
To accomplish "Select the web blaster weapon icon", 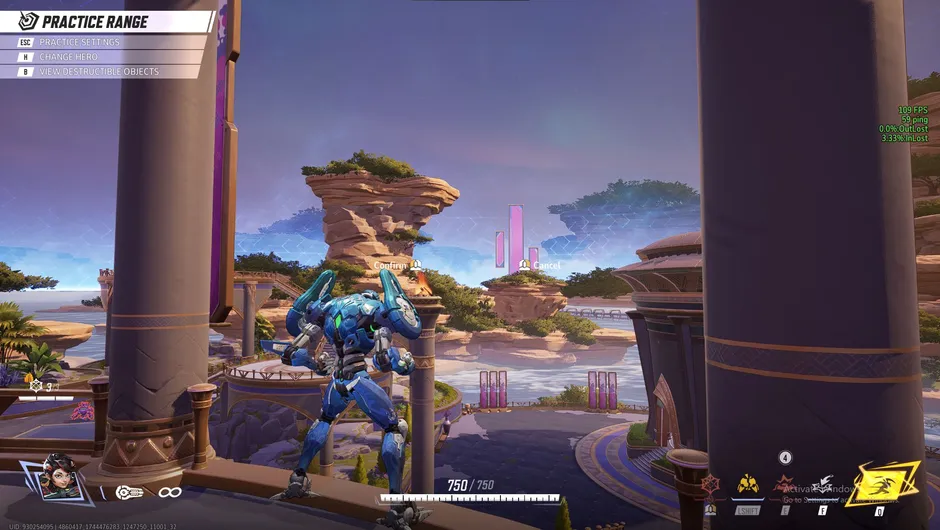I will click(x=129, y=492).
